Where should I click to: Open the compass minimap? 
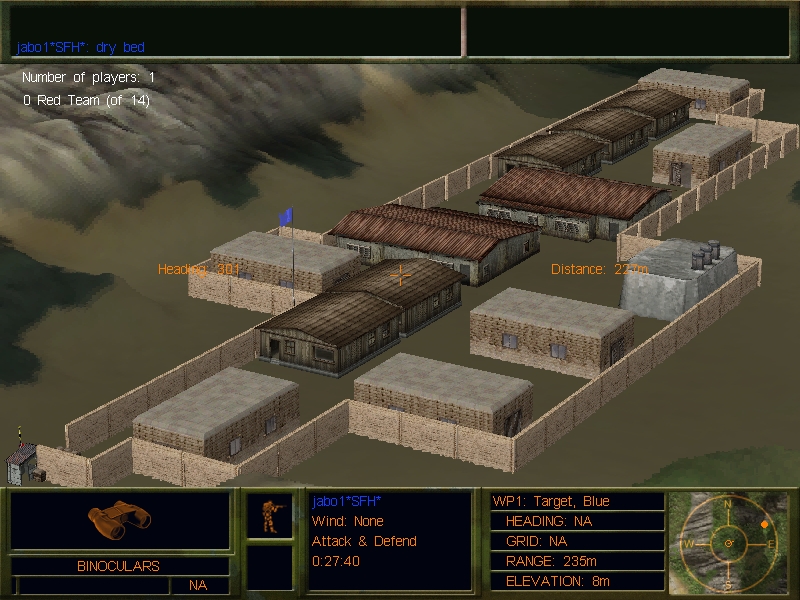pos(728,542)
